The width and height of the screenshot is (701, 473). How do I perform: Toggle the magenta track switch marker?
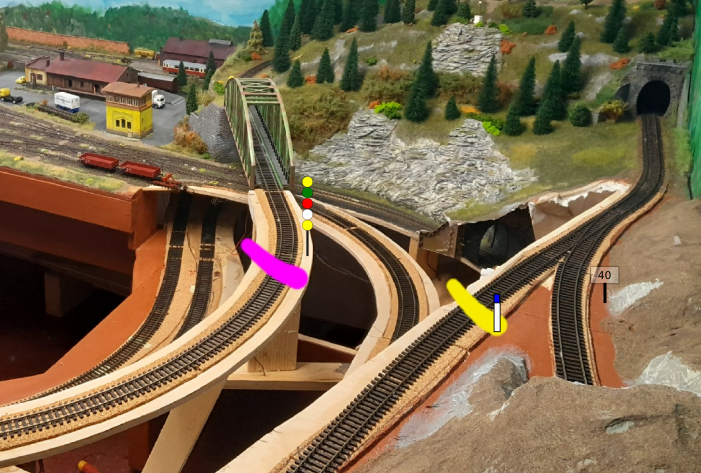(x=273, y=264)
